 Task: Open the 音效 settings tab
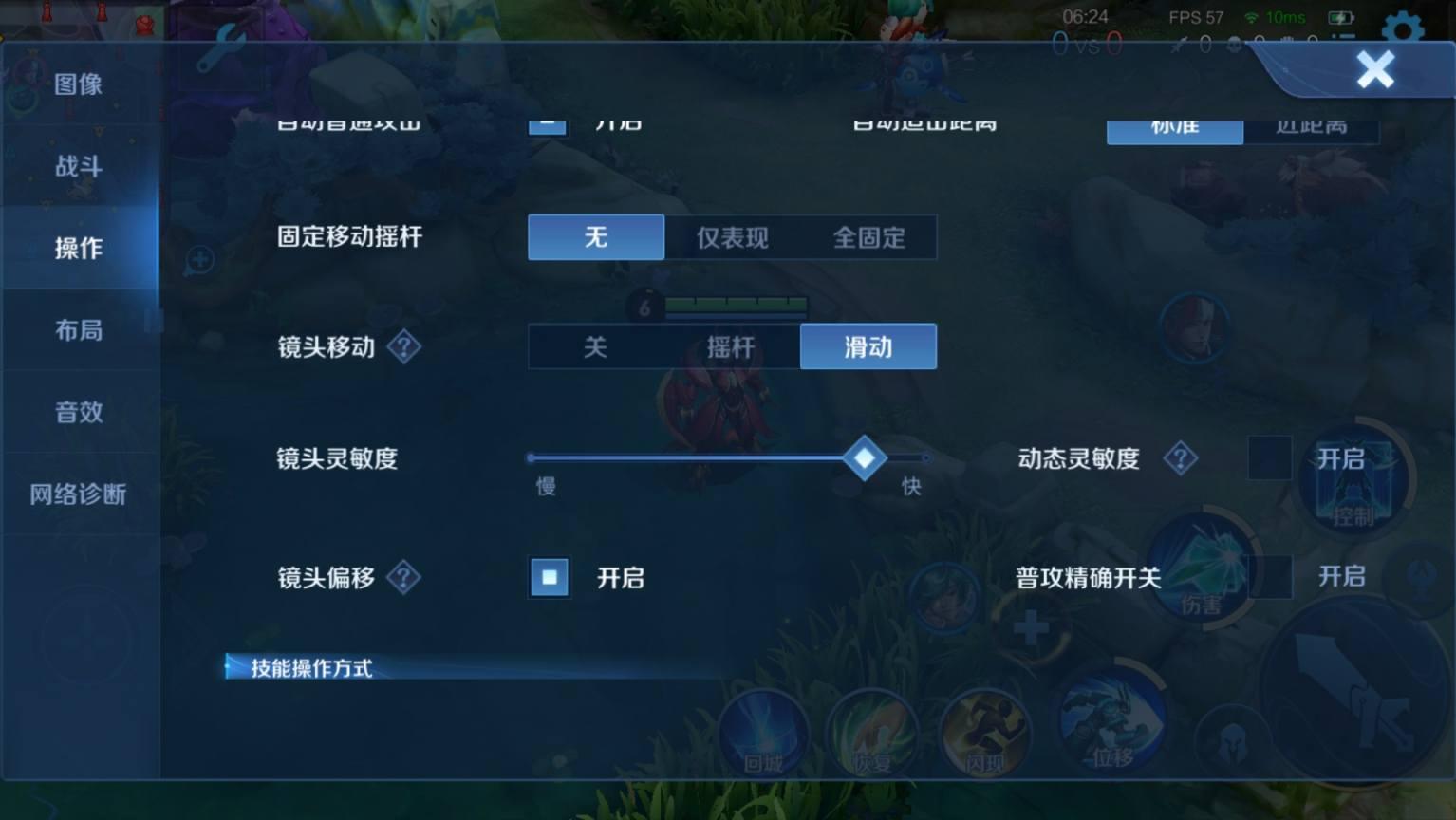click(x=79, y=412)
